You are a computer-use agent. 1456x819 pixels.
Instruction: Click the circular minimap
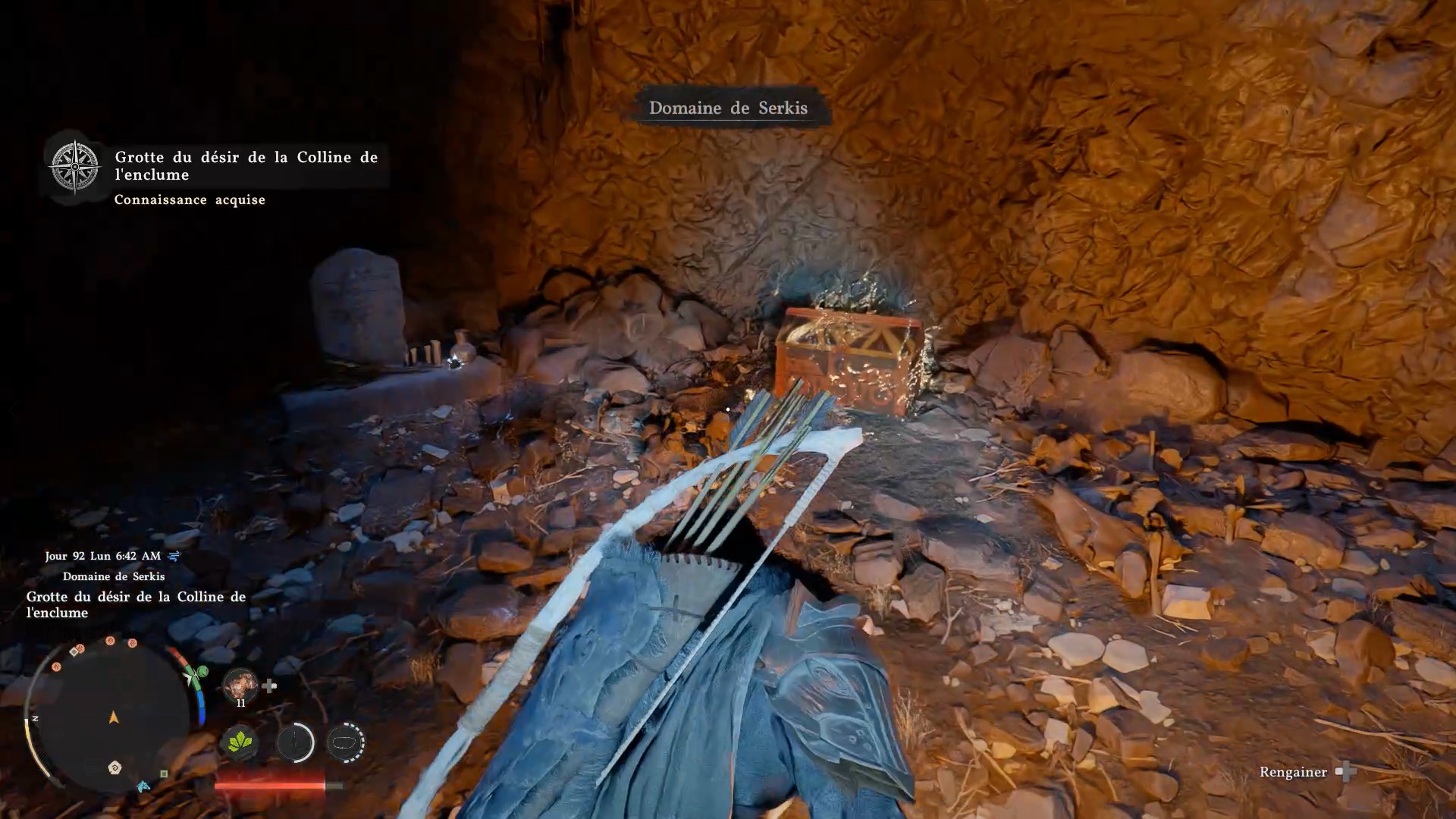[x=112, y=717]
